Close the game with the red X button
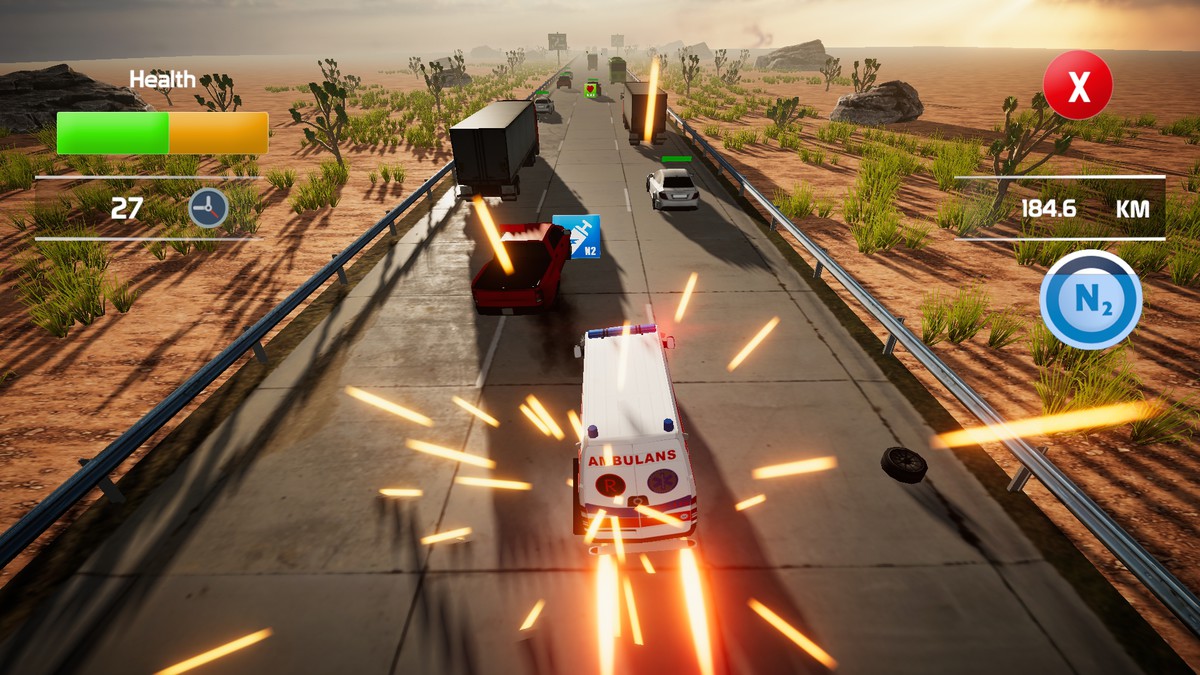The height and width of the screenshot is (675, 1200). [x=1077, y=86]
